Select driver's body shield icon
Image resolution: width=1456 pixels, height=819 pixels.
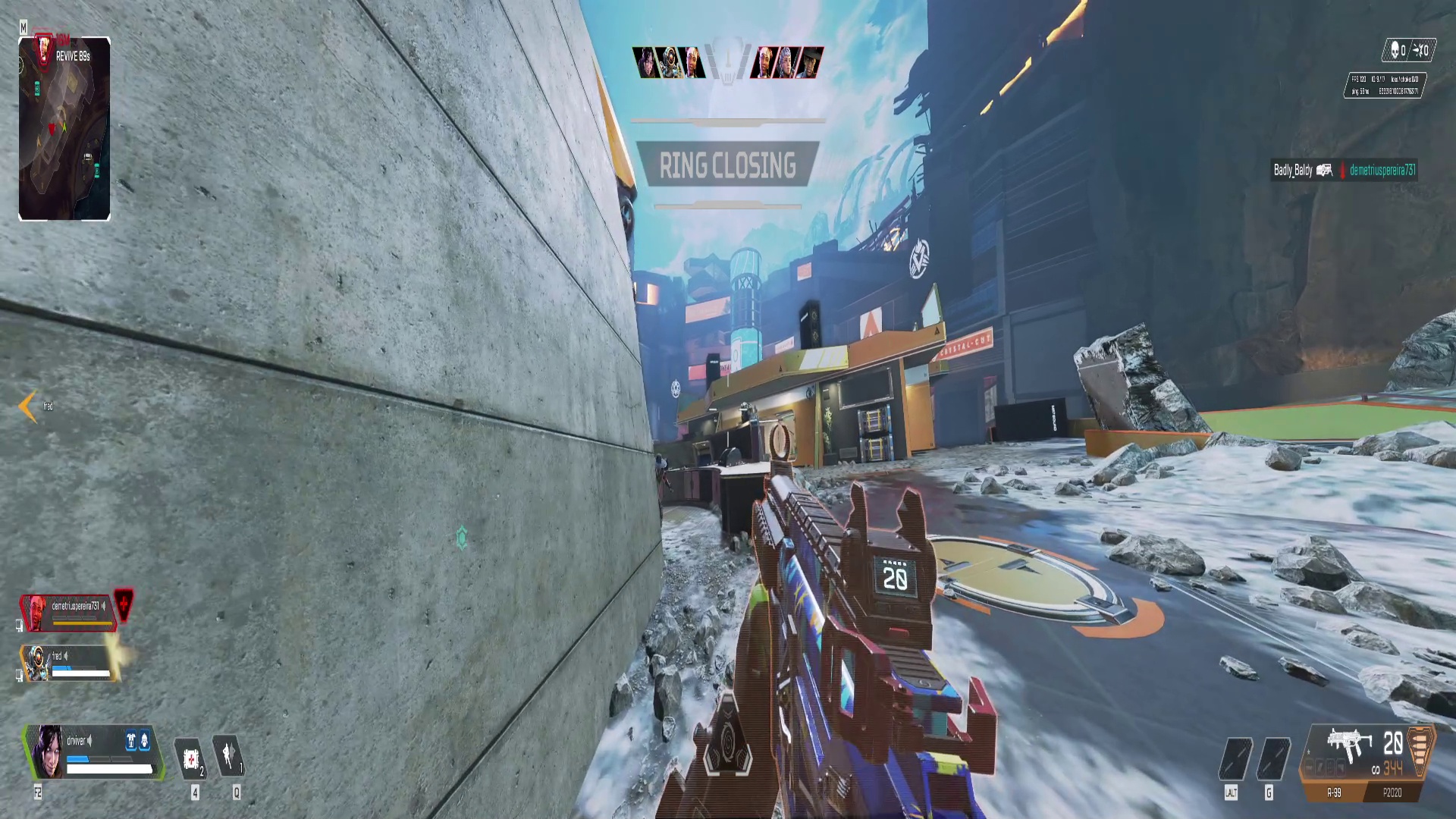pos(131,741)
